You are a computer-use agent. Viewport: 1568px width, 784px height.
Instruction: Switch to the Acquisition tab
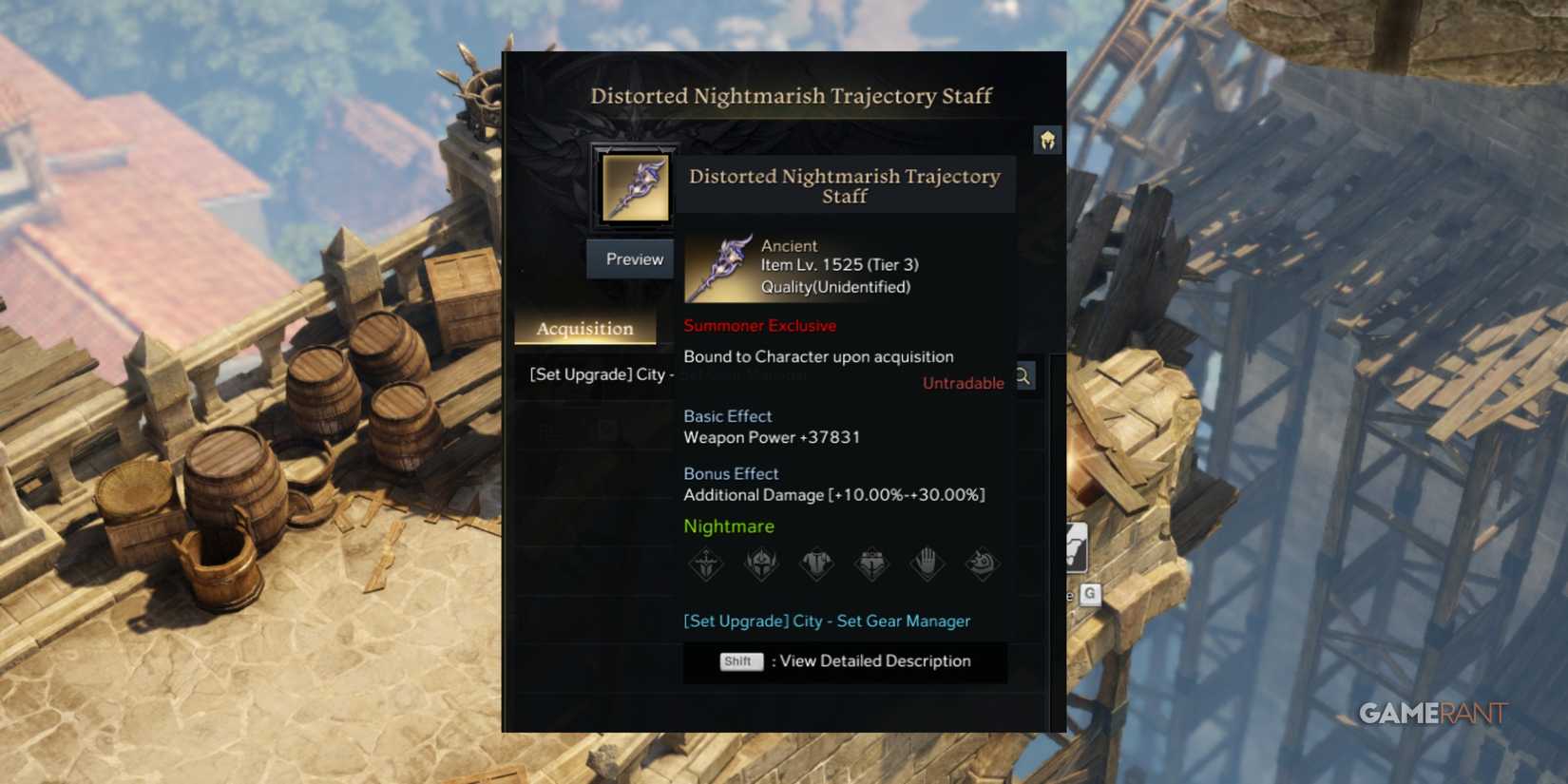[586, 328]
